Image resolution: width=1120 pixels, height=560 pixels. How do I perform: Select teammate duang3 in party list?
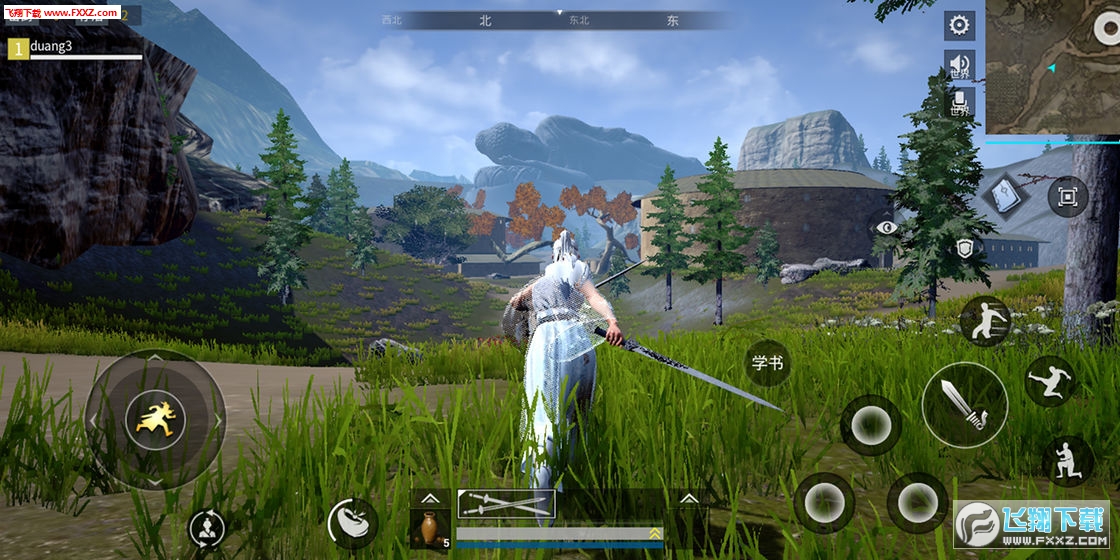coord(75,47)
